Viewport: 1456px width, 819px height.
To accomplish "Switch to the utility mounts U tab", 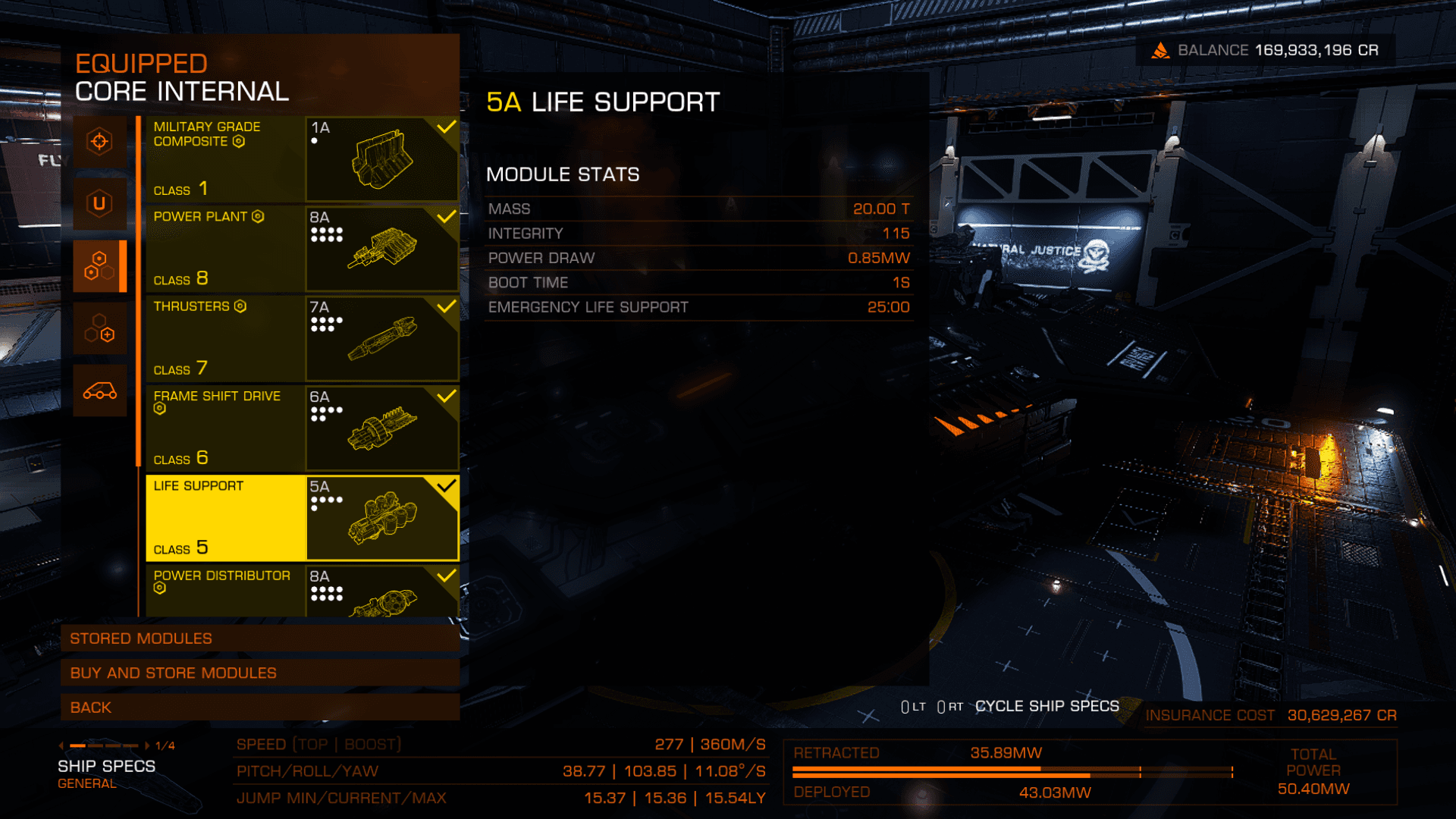I will (x=99, y=204).
